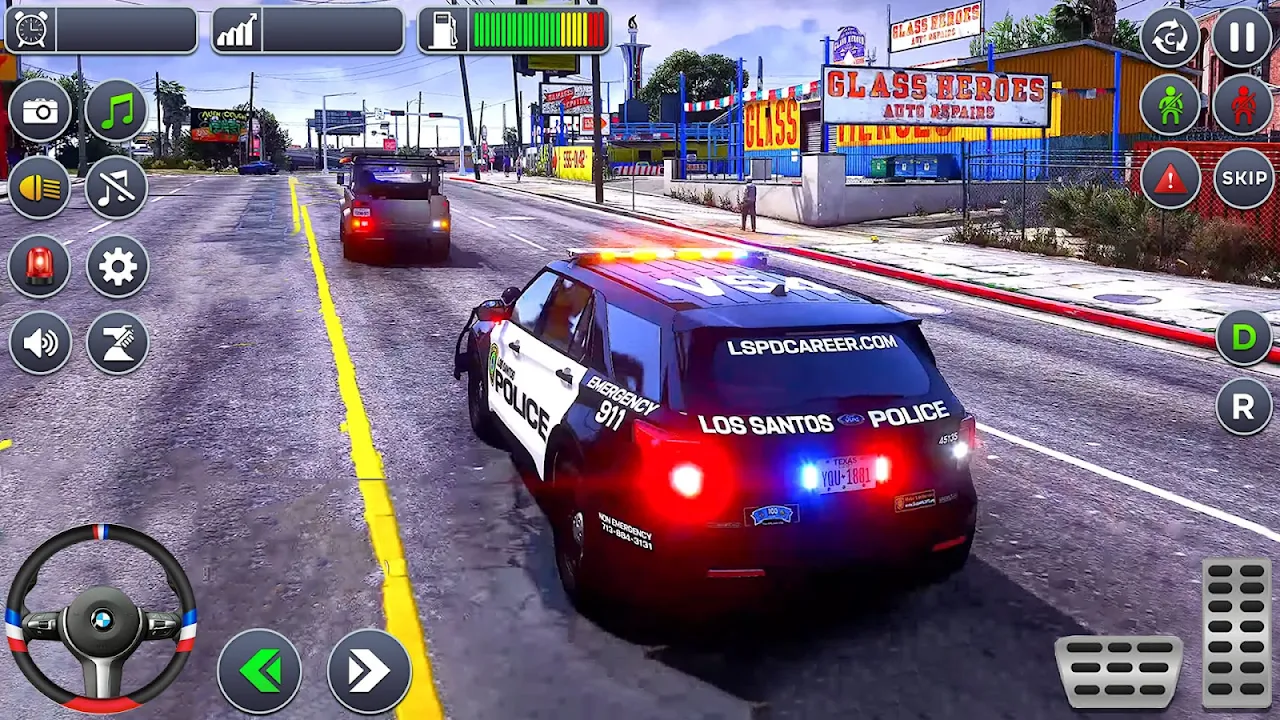Tap the camera view button
Screen dimensions: 1280x720
point(40,110)
